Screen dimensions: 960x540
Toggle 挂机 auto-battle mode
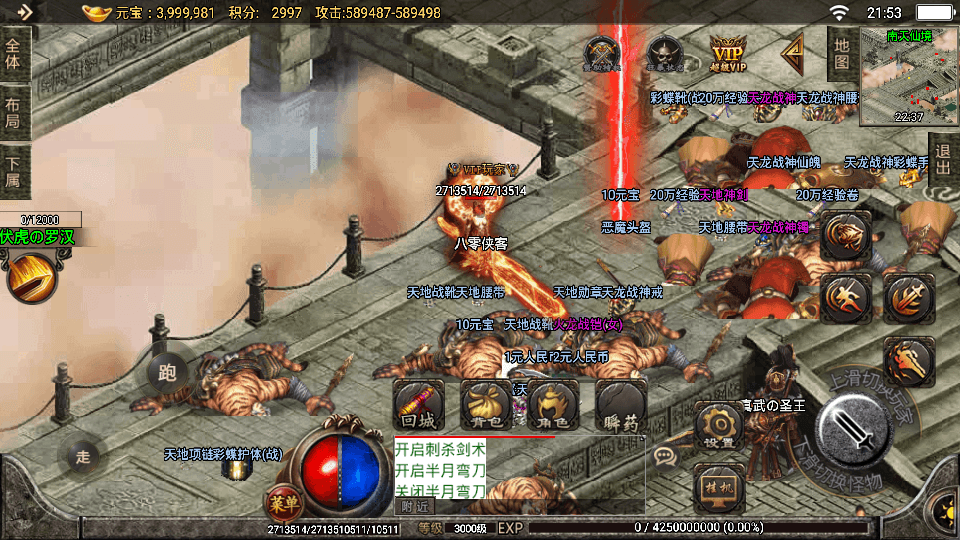pyautogui.click(x=718, y=487)
